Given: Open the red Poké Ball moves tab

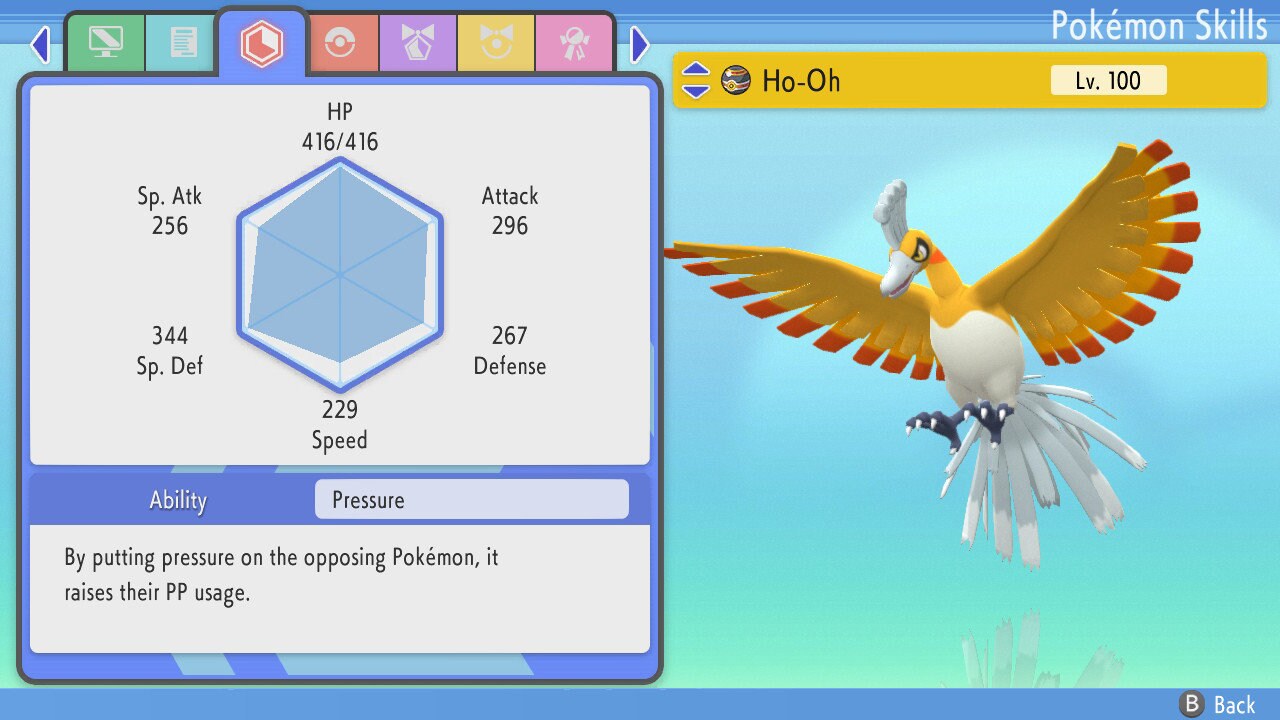Looking at the screenshot, I should click(341, 43).
